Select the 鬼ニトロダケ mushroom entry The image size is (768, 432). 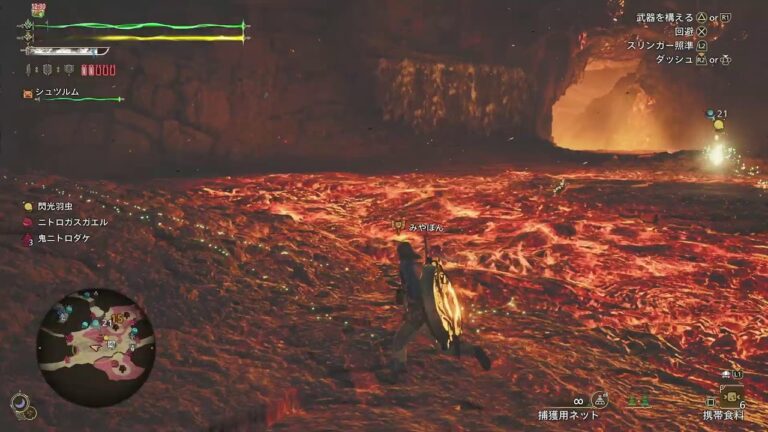coord(66,240)
